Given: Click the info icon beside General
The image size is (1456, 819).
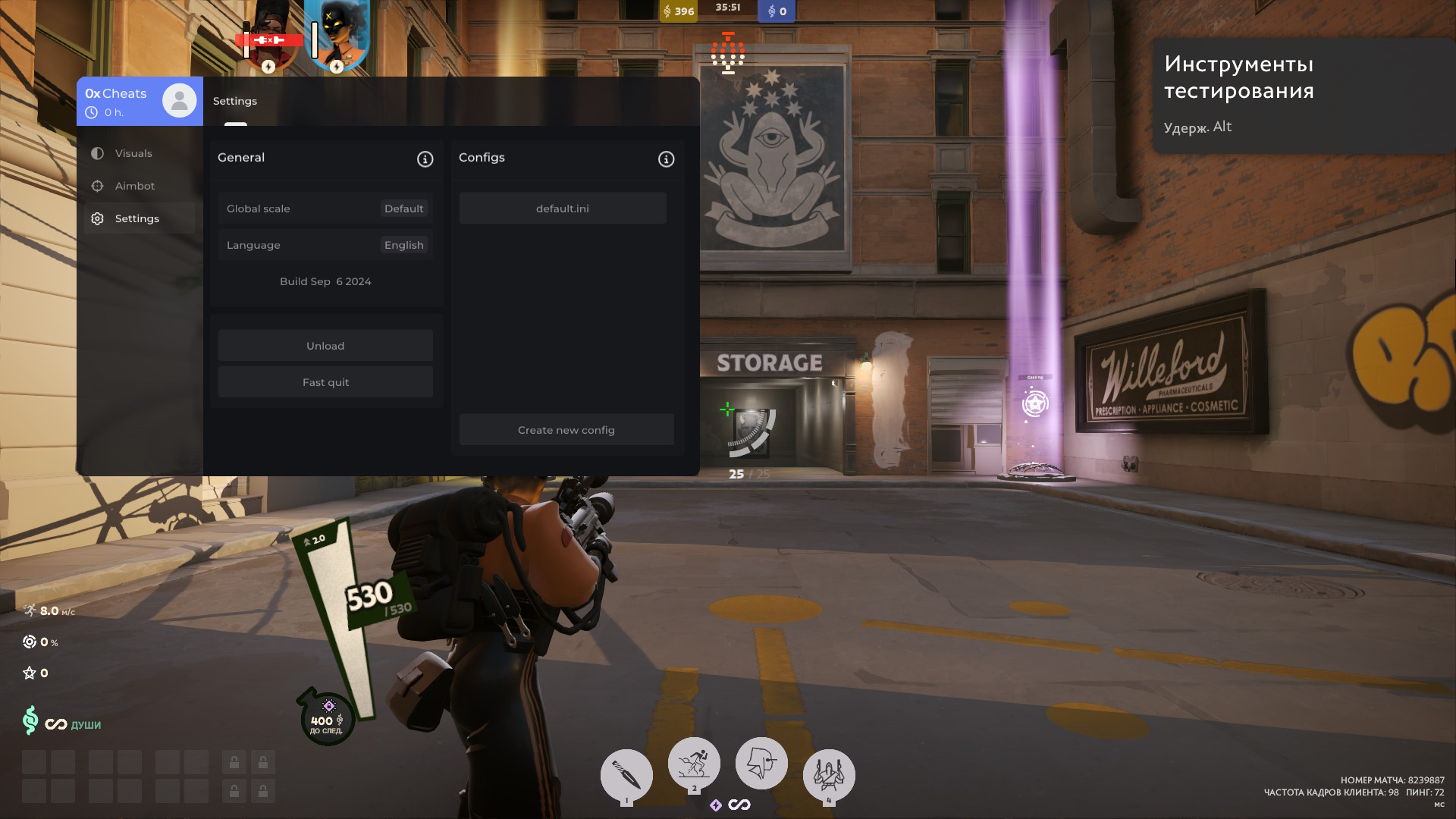Looking at the screenshot, I should tap(425, 159).
